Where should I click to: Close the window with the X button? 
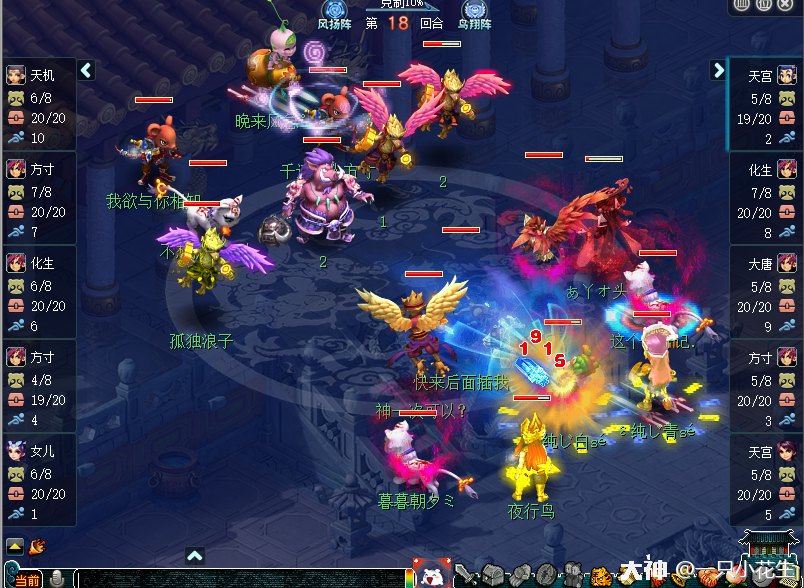tap(786, 5)
